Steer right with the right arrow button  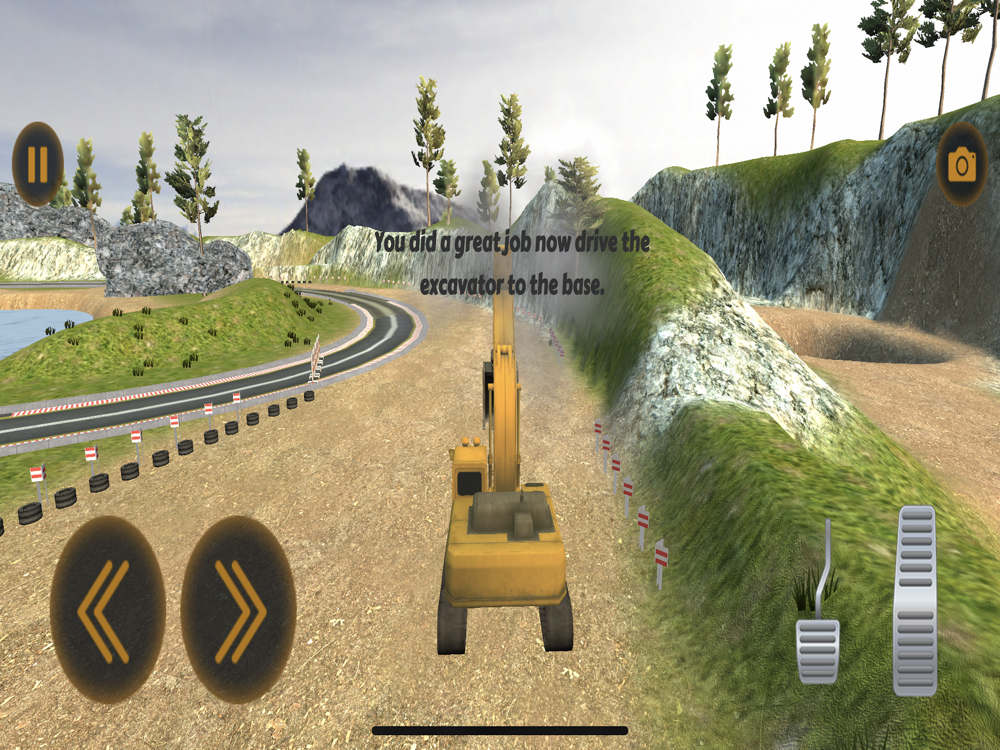238,610
